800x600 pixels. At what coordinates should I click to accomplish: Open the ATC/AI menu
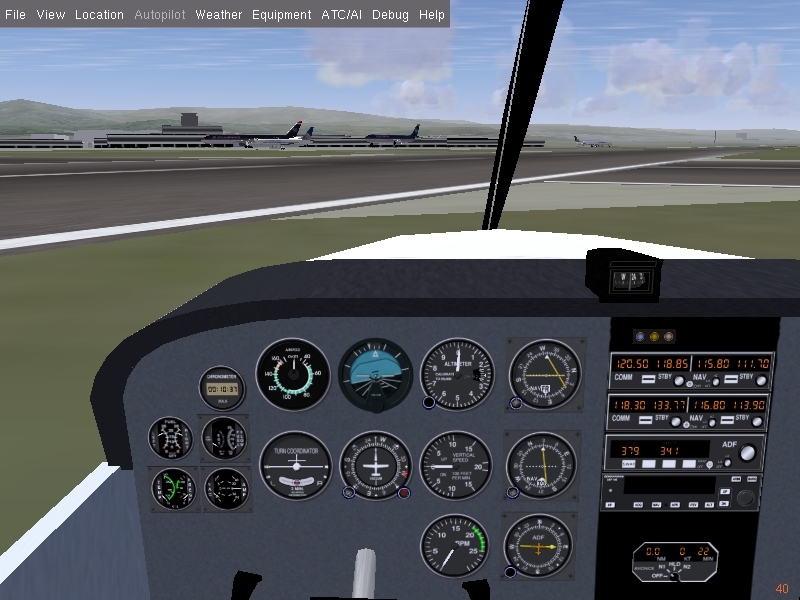[x=341, y=15]
